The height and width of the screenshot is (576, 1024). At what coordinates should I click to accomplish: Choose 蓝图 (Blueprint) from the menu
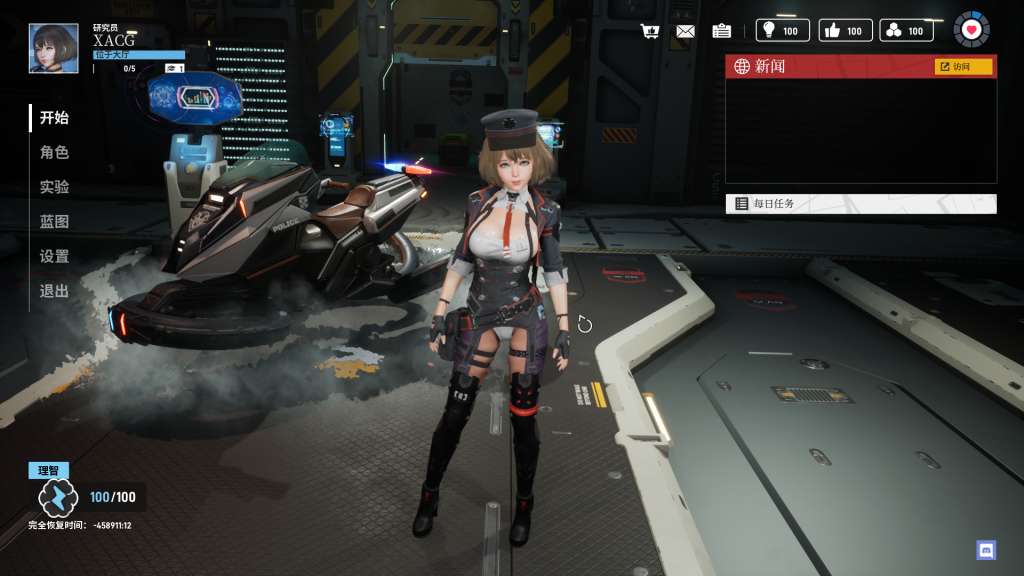54,222
